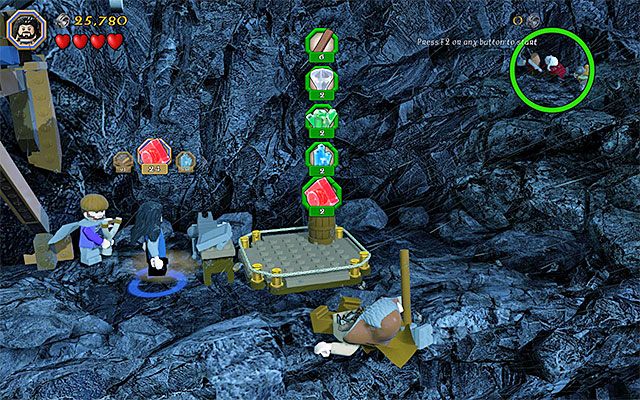Choose the green emerald requirement icon
The height and width of the screenshot is (400, 640).
click(x=322, y=119)
